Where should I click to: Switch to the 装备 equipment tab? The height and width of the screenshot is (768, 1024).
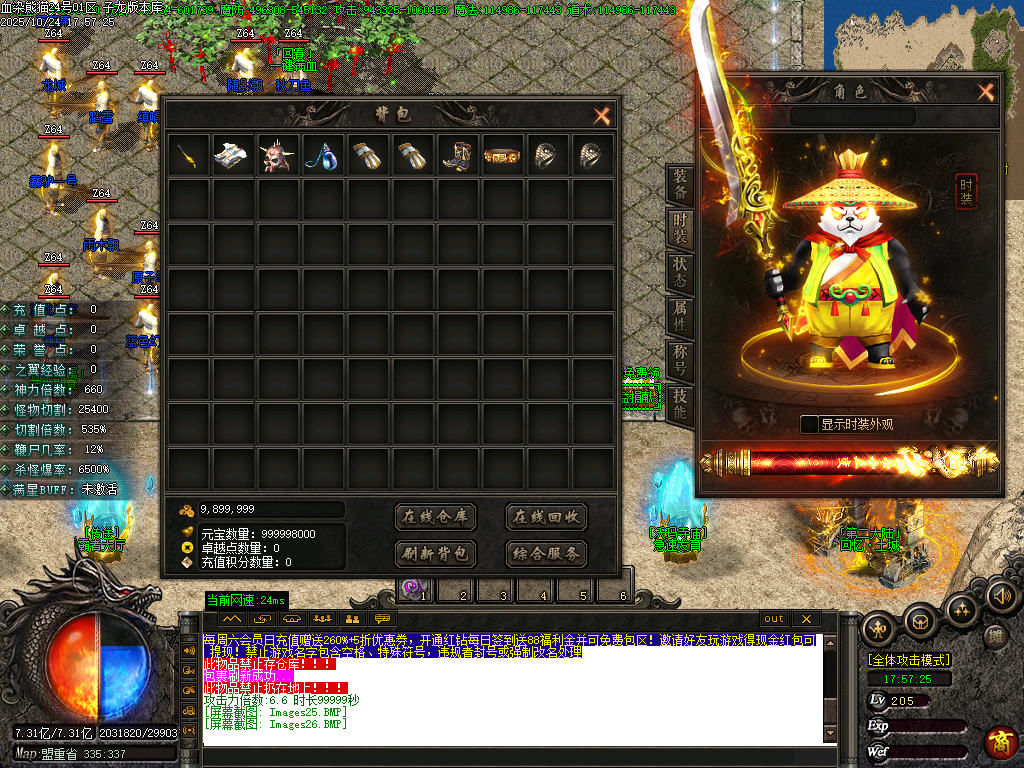(680, 184)
